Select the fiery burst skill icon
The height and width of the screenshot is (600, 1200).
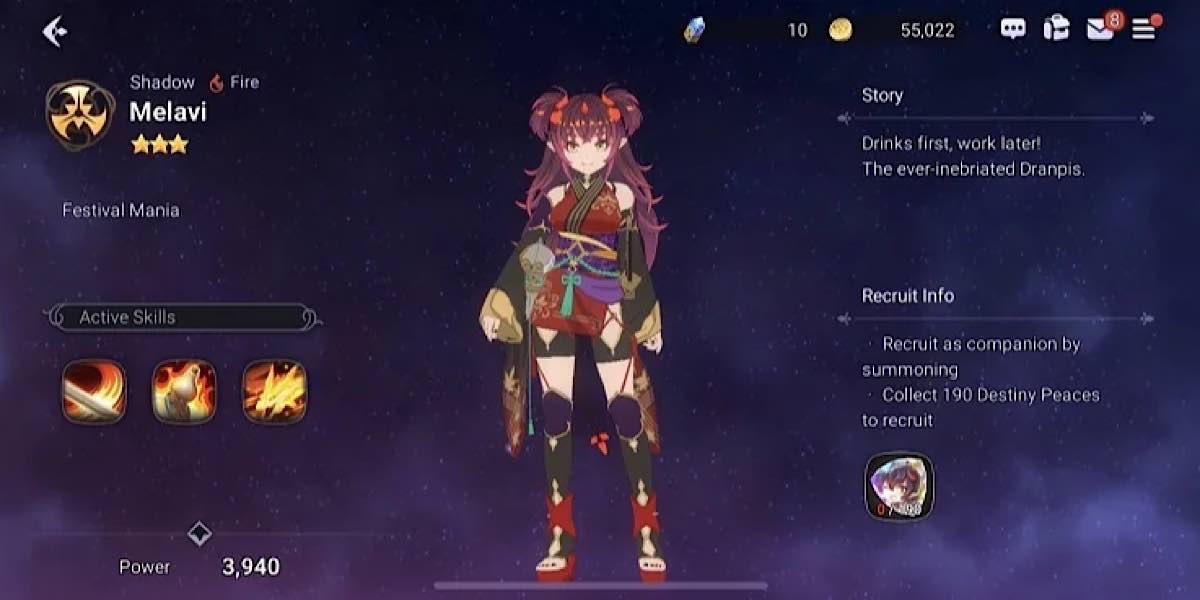[x=275, y=391]
